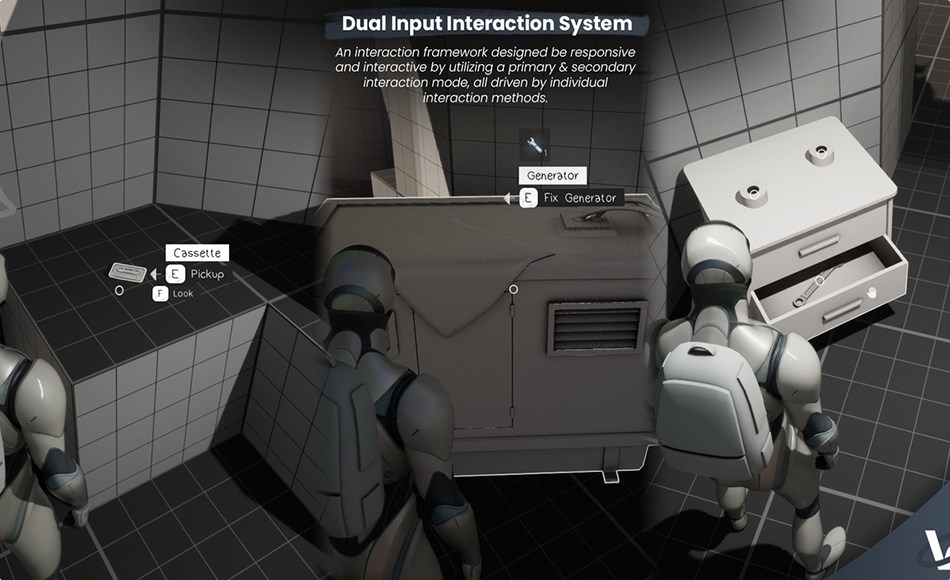Select the cassette item icon
Image resolution: width=950 pixels, height=580 pixels.
click(x=125, y=271)
